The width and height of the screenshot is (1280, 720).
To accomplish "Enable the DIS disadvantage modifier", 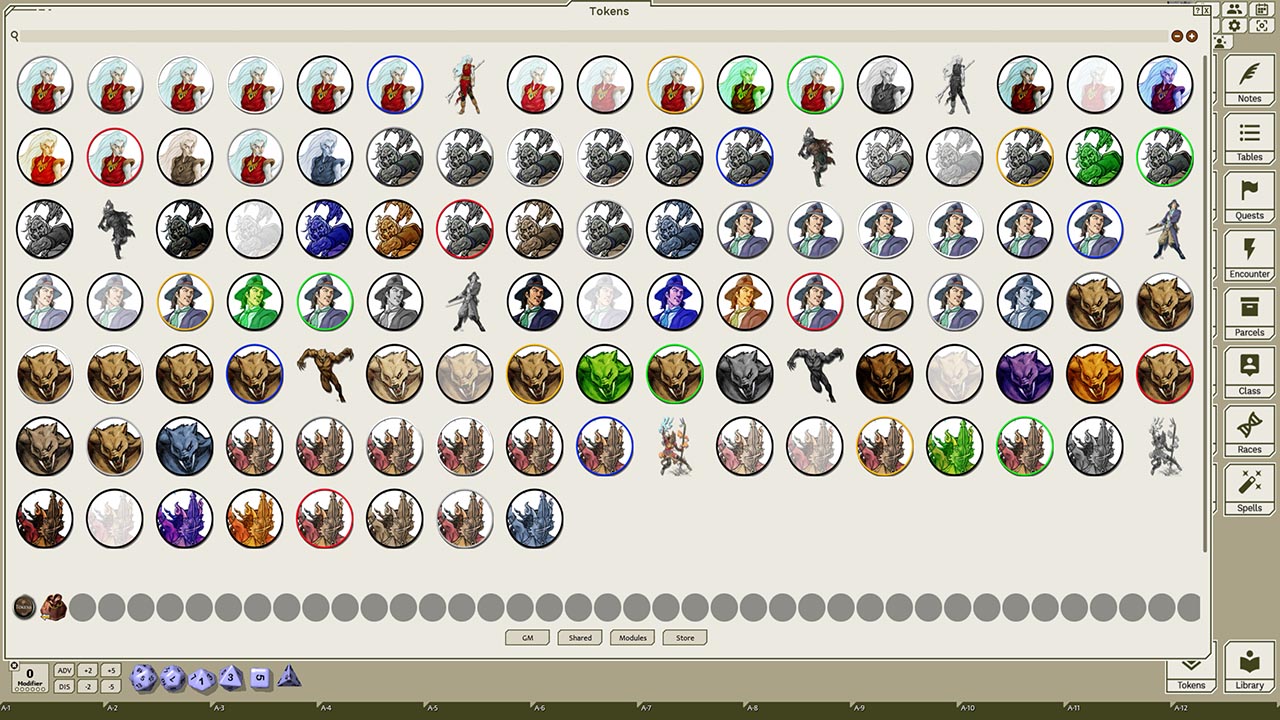I will pos(66,686).
